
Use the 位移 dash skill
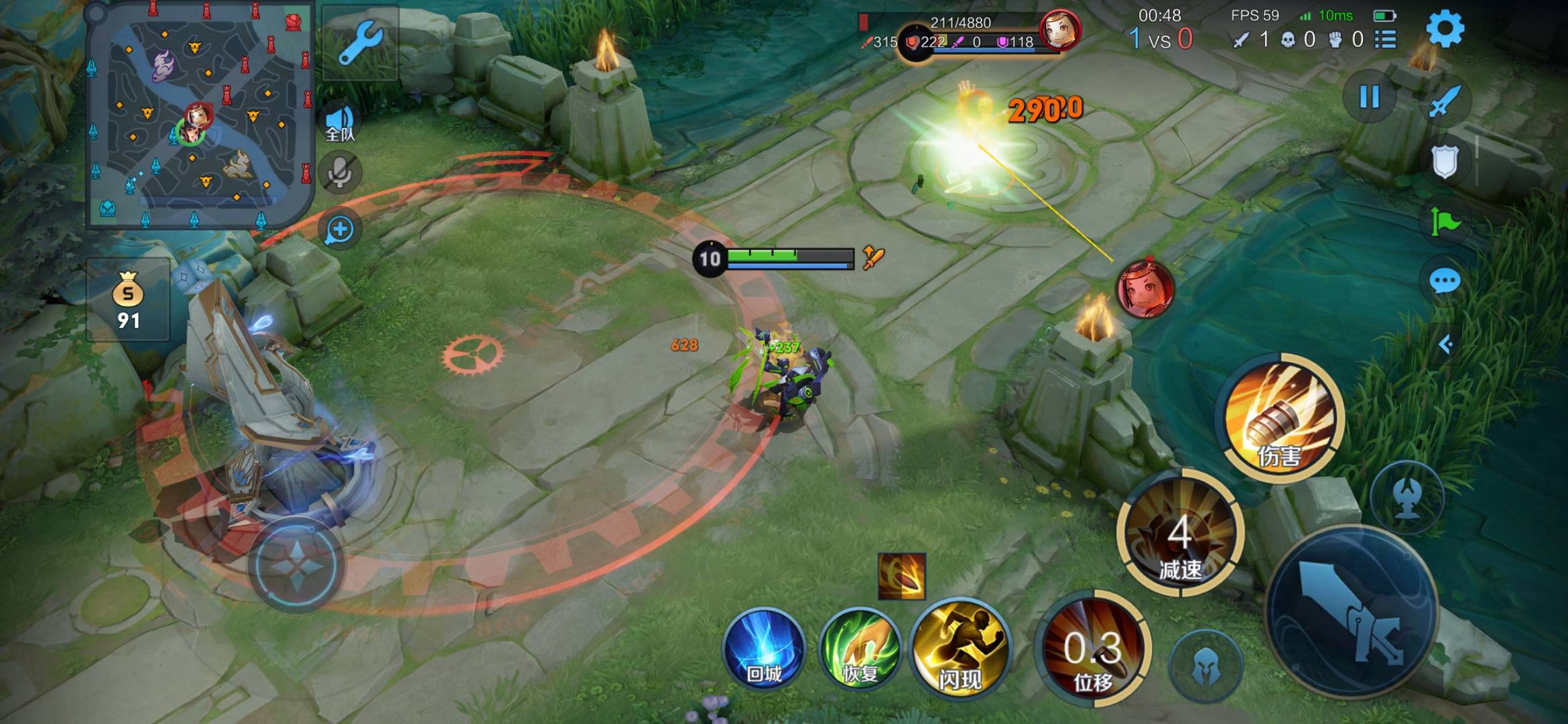(1093, 649)
